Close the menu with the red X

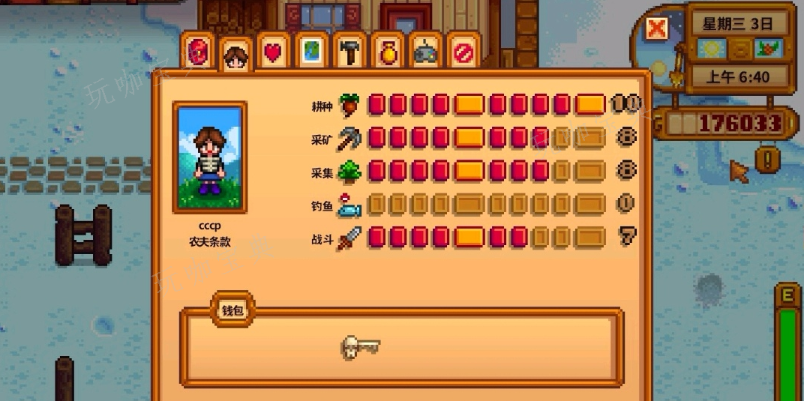pos(657,29)
